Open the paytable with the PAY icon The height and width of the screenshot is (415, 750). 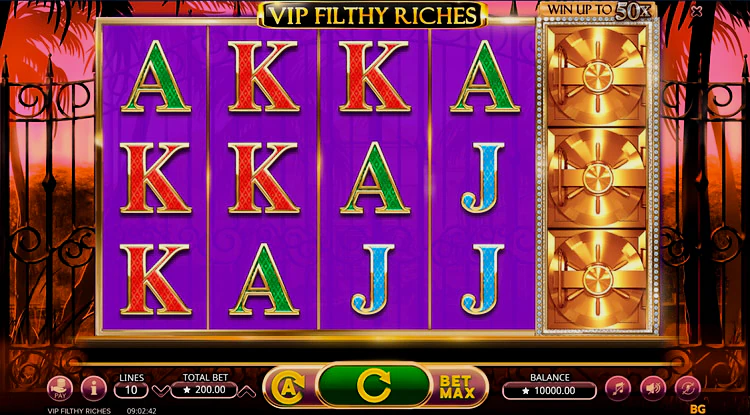click(62, 386)
